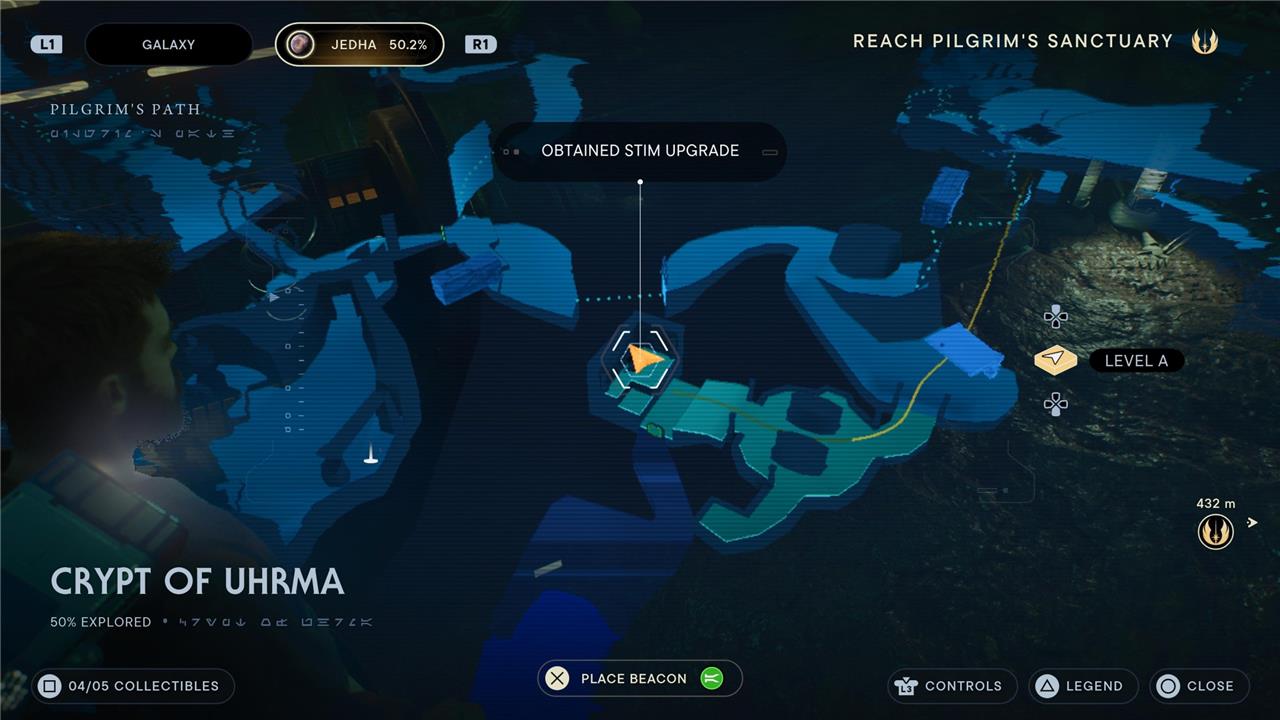1280x720 pixels.
Task: Switch to the Galaxy map tab
Action: 168,45
